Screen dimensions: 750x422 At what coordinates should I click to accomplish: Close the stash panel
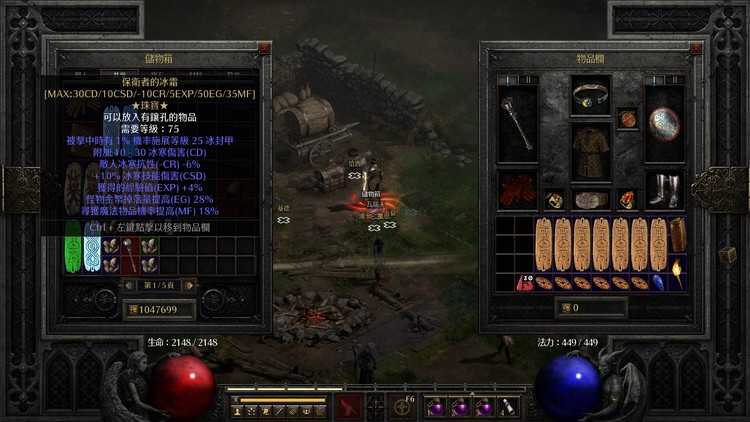click(x=264, y=48)
